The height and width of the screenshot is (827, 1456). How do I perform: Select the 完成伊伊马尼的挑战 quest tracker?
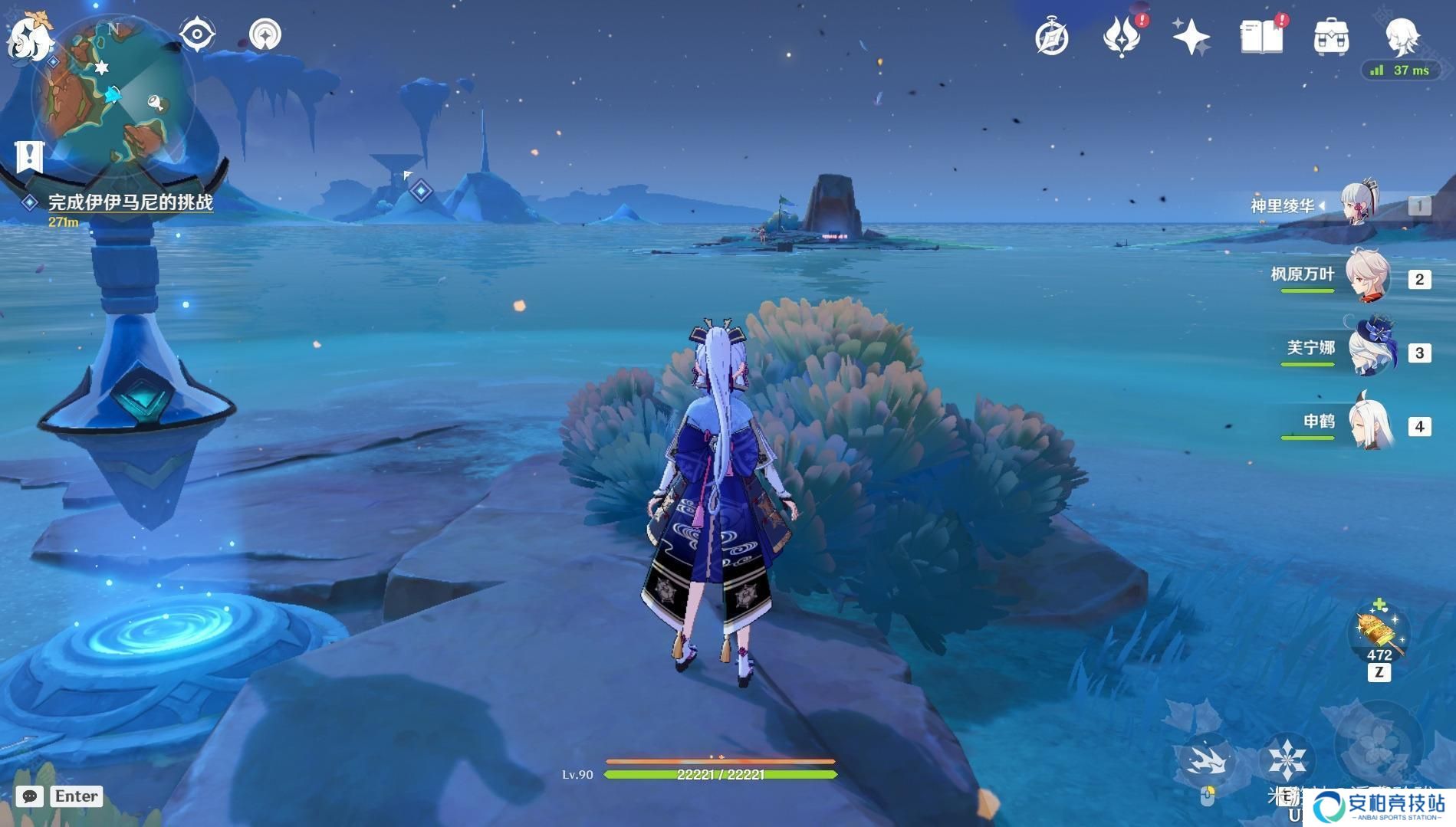point(130,202)
